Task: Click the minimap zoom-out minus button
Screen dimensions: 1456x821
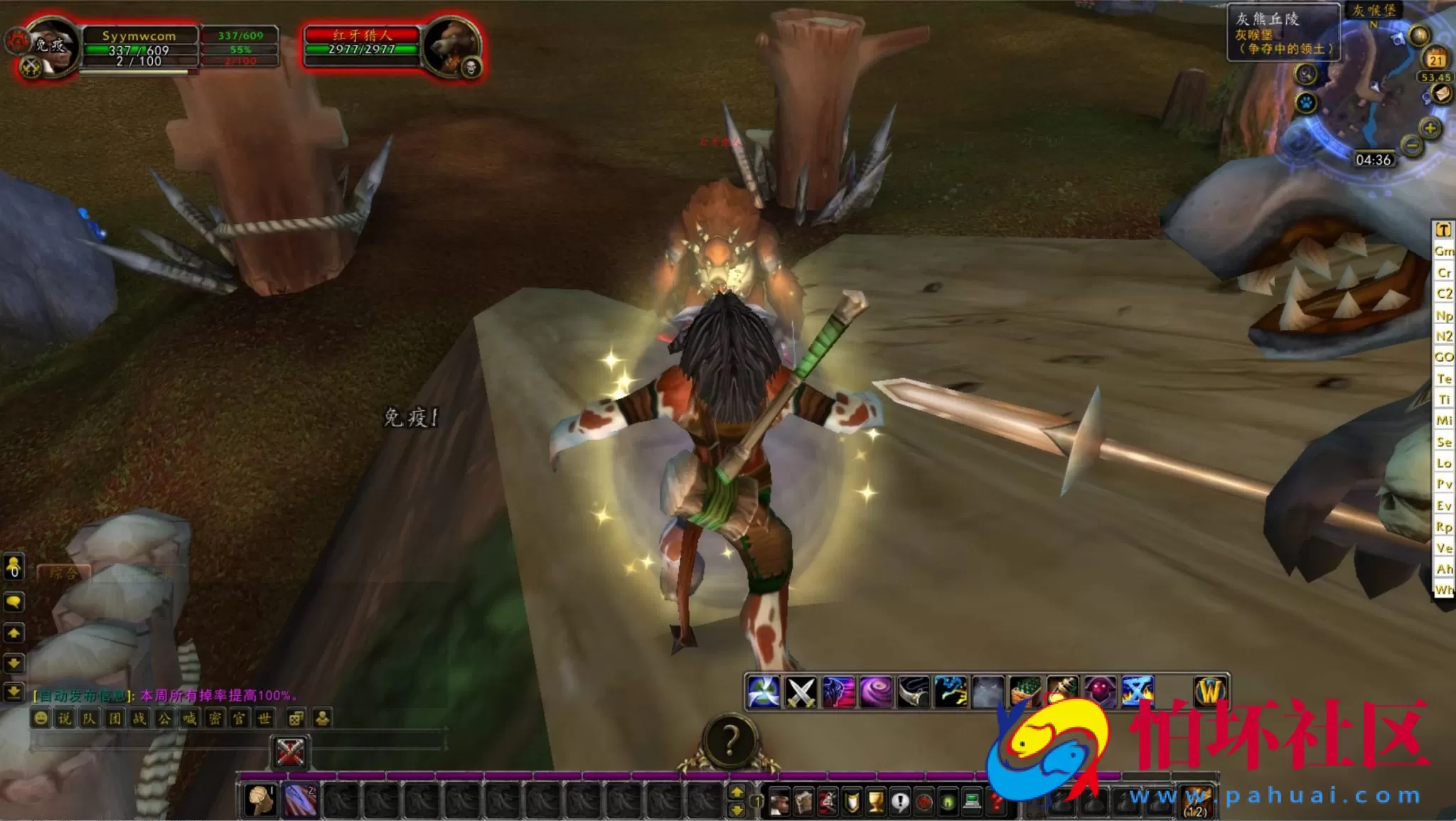Action: click(x=1412, y=146)
